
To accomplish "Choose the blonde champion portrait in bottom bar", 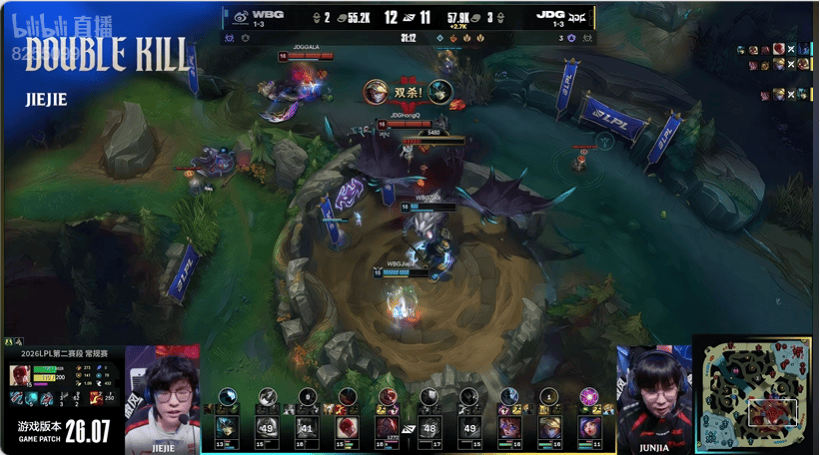I will pyautogui.click(x=548, y=428).
